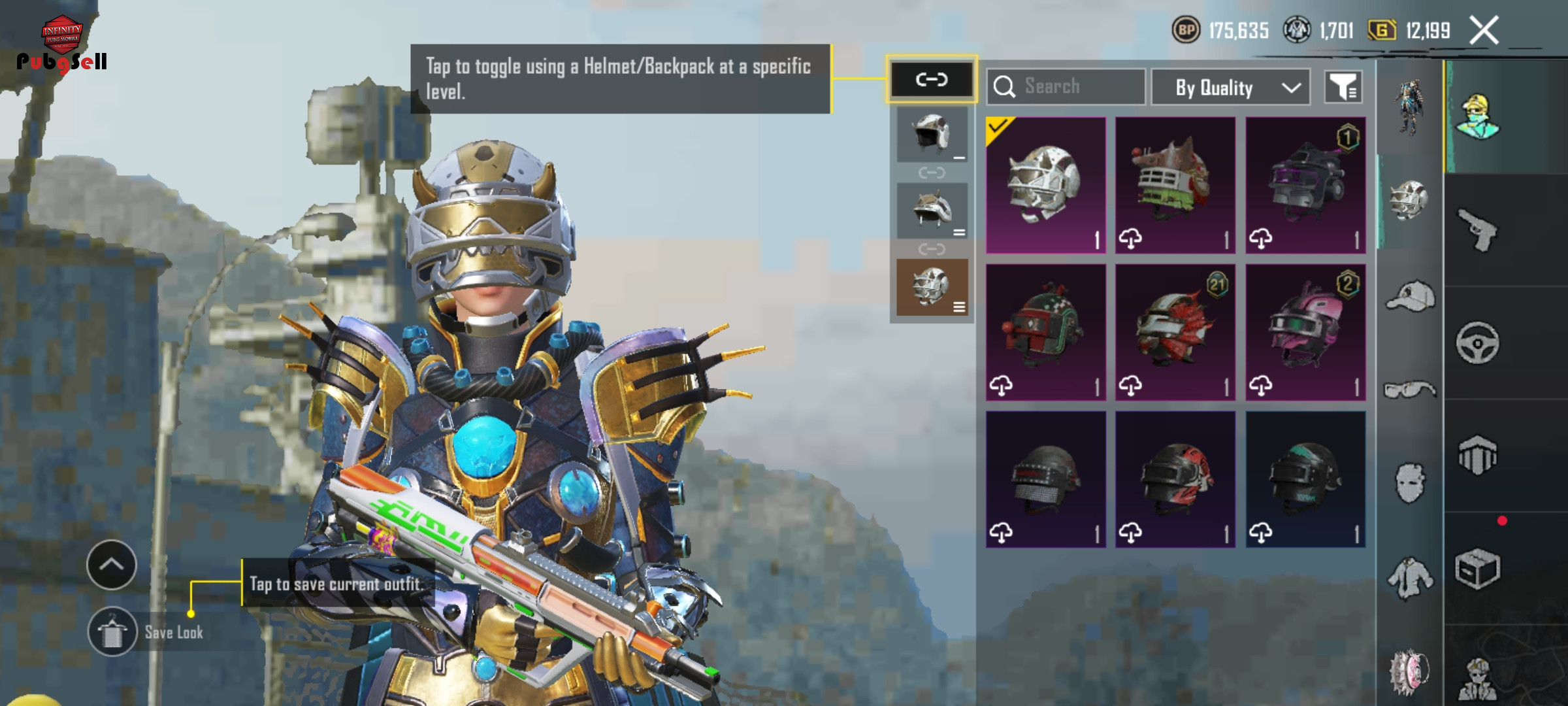The height and width of the screenshot is (706, 1568).
Task: Click the Search field
Action: [x=1066, y=86]
